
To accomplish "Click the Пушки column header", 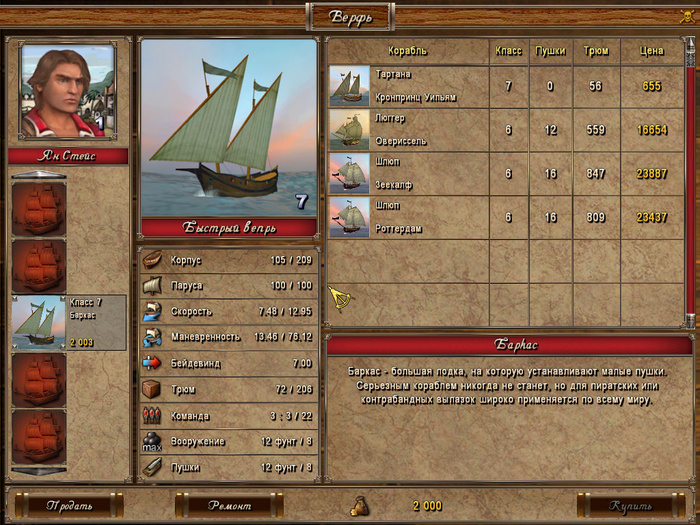I will pyautogui.click(x=550, y=50).
